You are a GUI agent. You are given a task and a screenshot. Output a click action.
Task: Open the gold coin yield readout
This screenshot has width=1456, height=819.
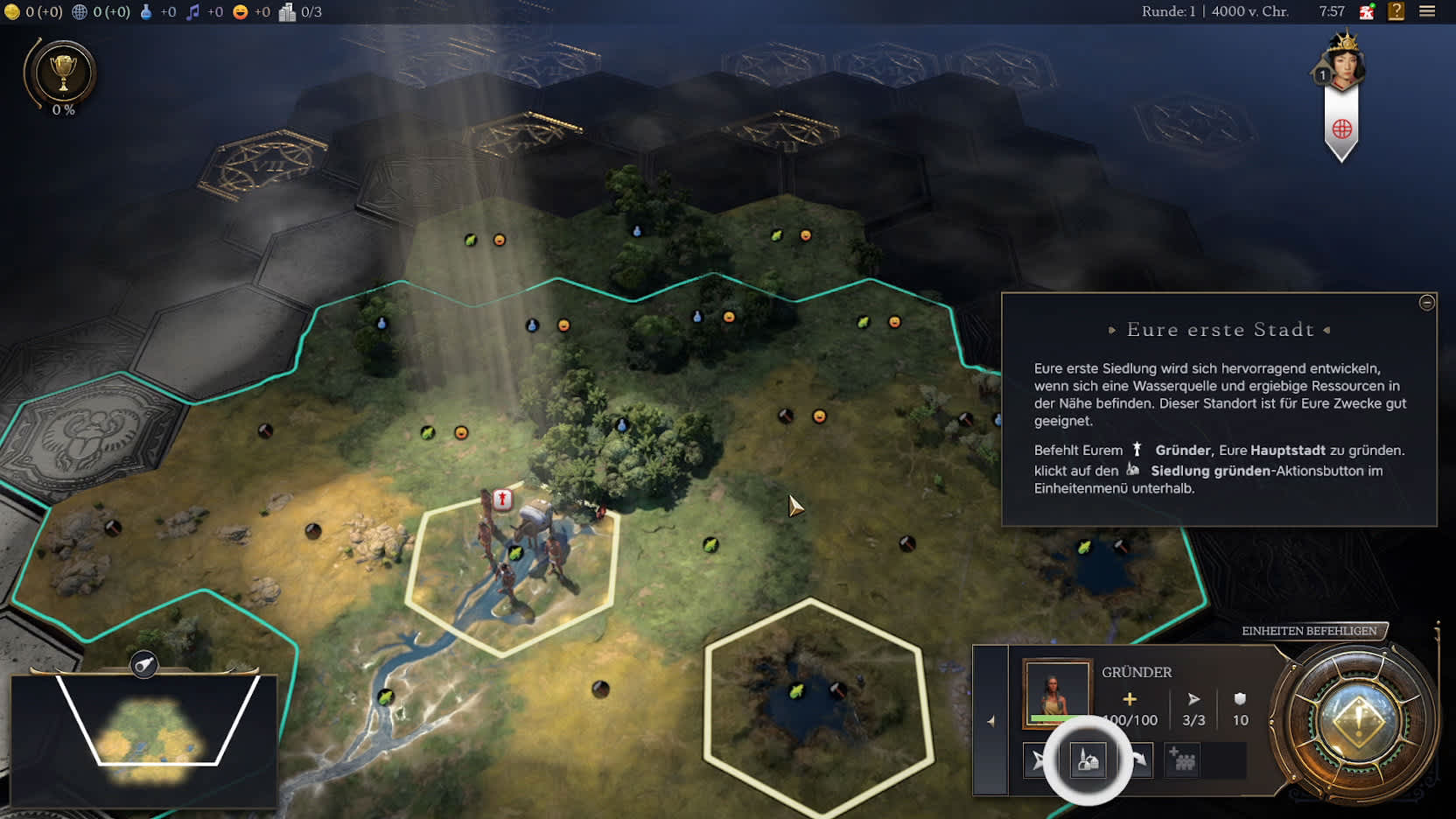12,11
